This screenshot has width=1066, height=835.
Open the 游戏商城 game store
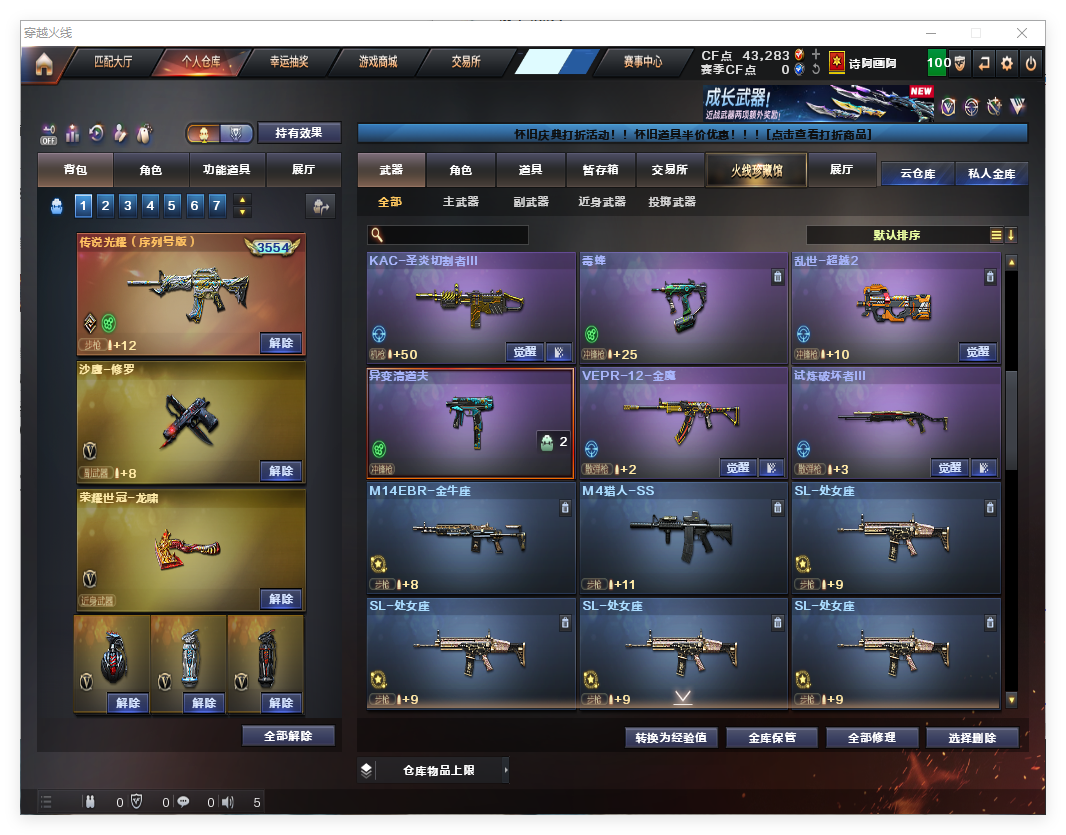click(378, 62)
